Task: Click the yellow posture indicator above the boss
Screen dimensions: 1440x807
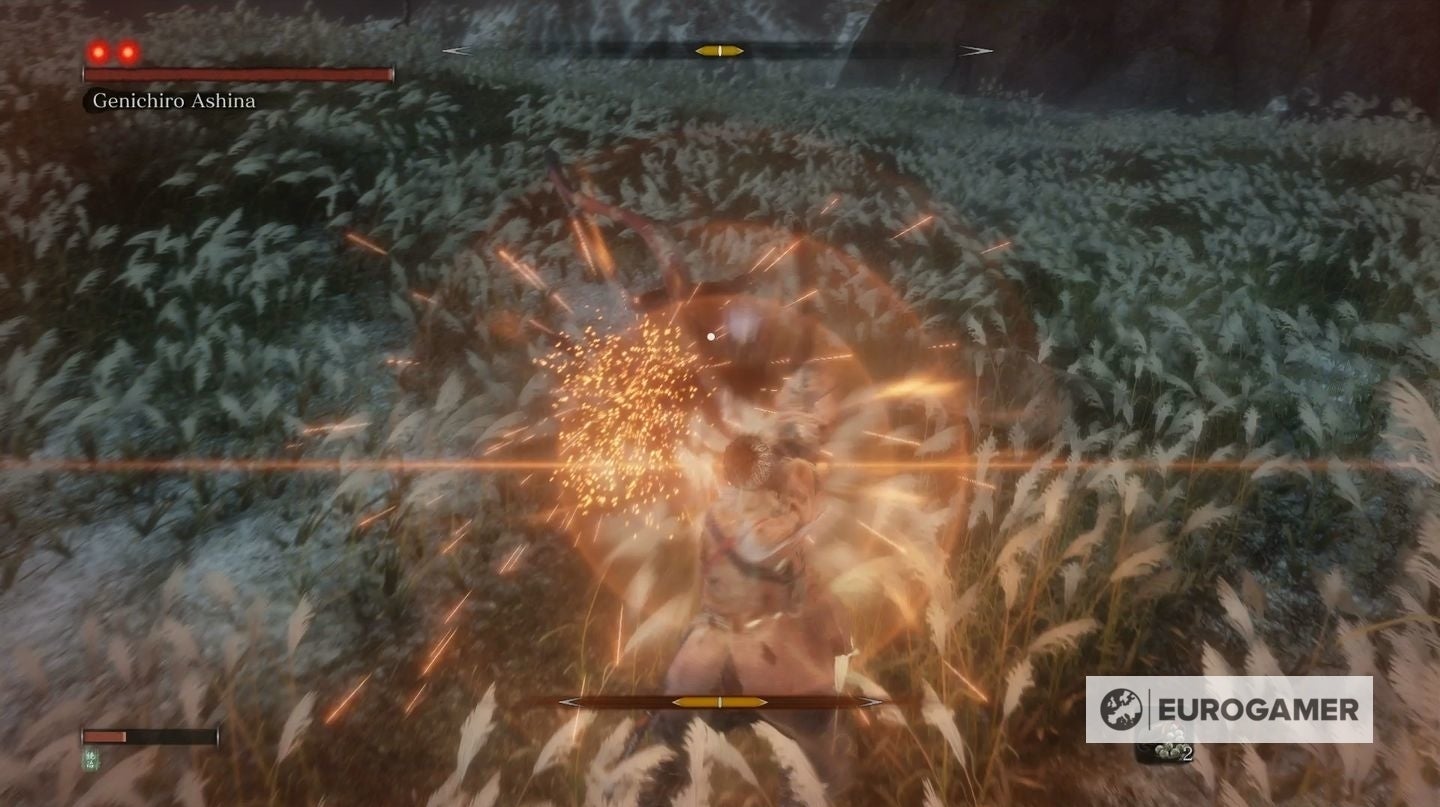Action: [717, 50]
